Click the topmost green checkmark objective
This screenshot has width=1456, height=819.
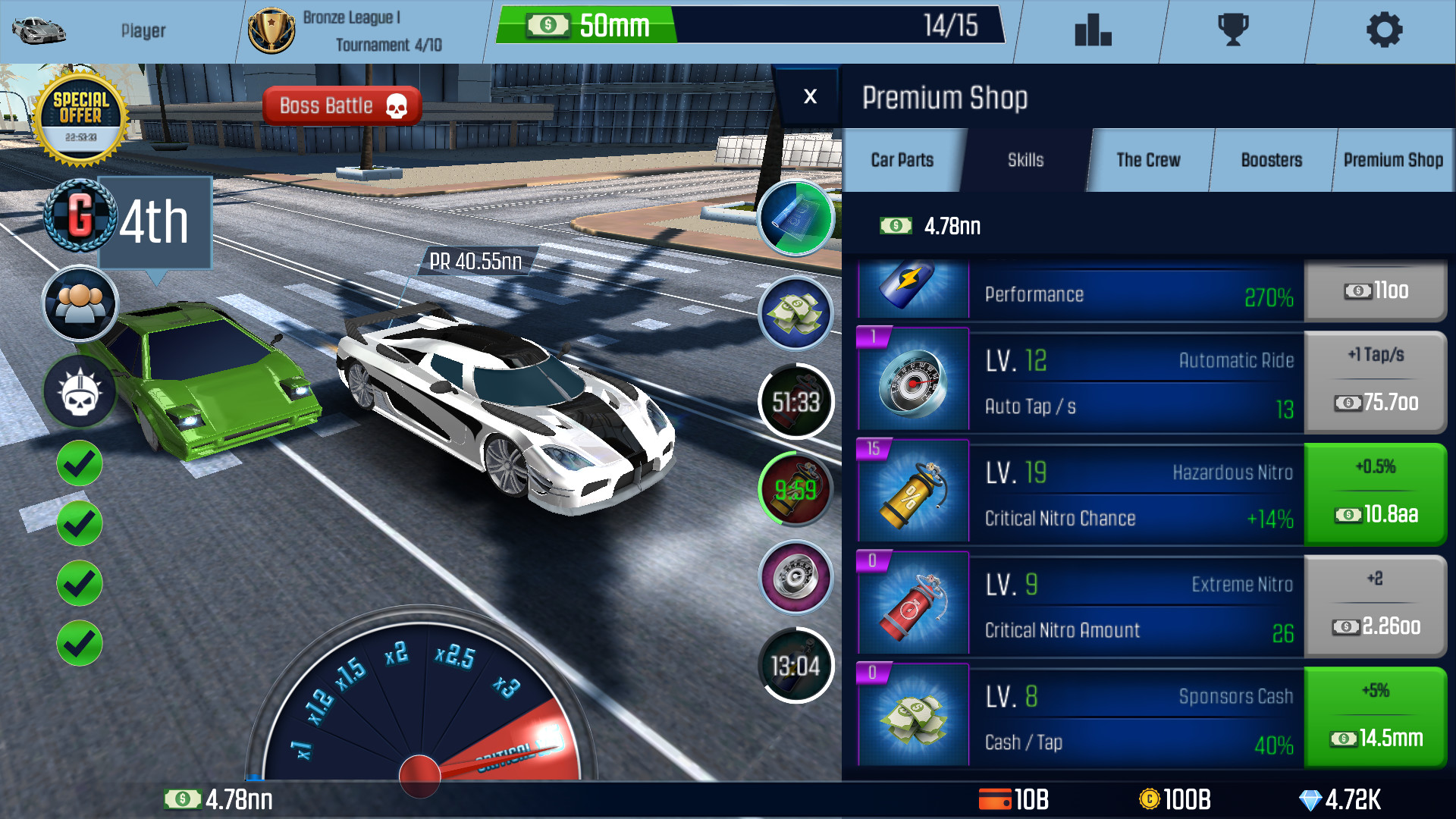[78, 463]
